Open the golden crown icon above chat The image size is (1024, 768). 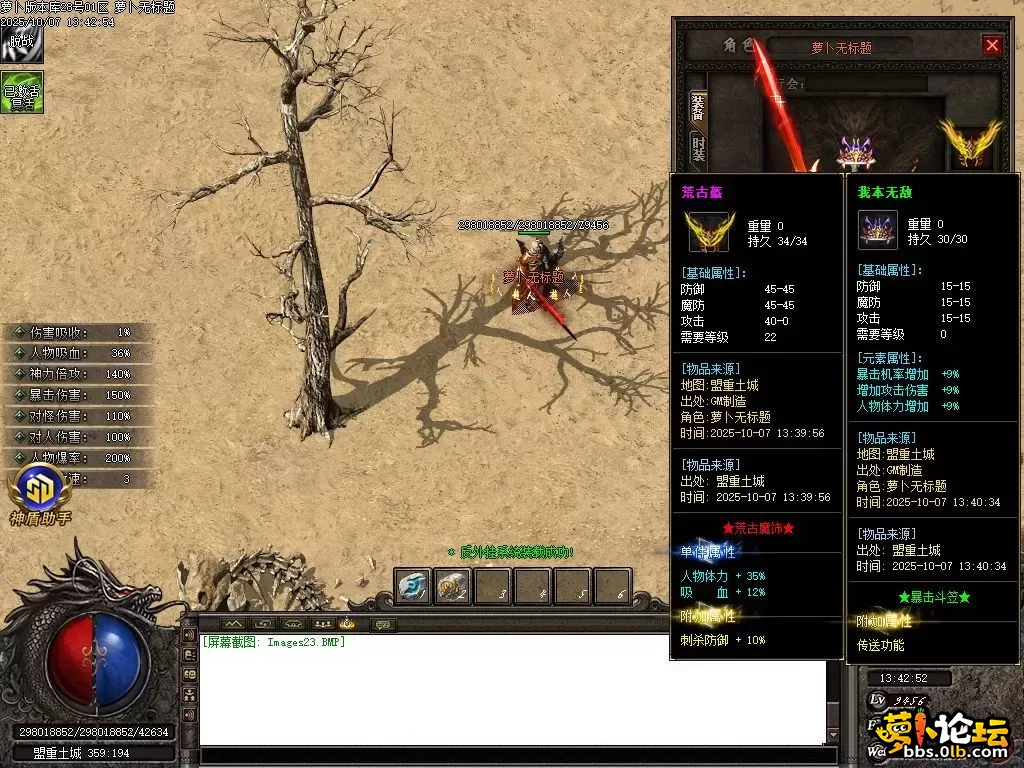(347, 624)
